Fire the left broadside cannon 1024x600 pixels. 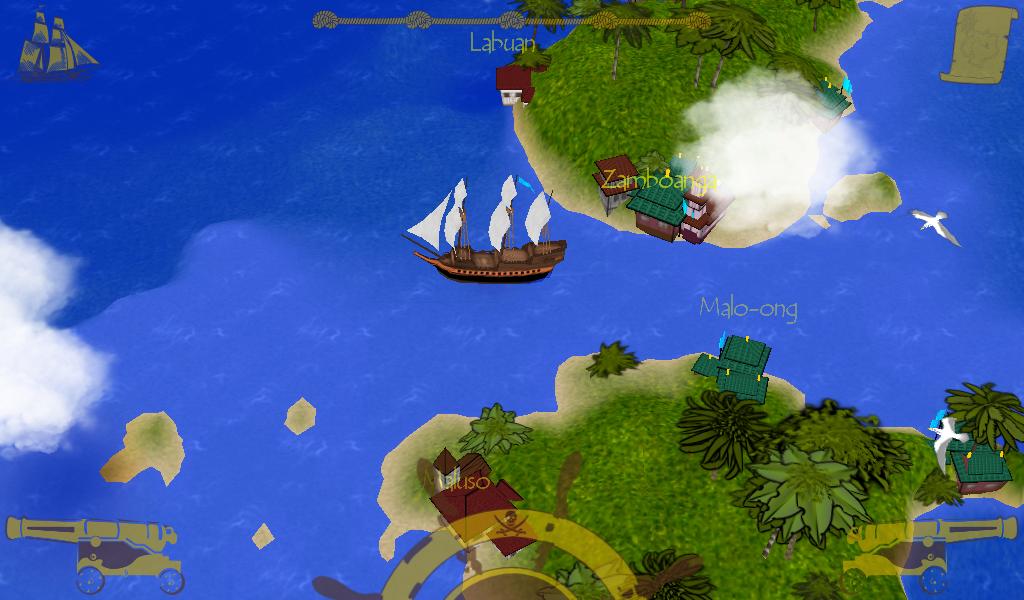(x=95, y=552)
